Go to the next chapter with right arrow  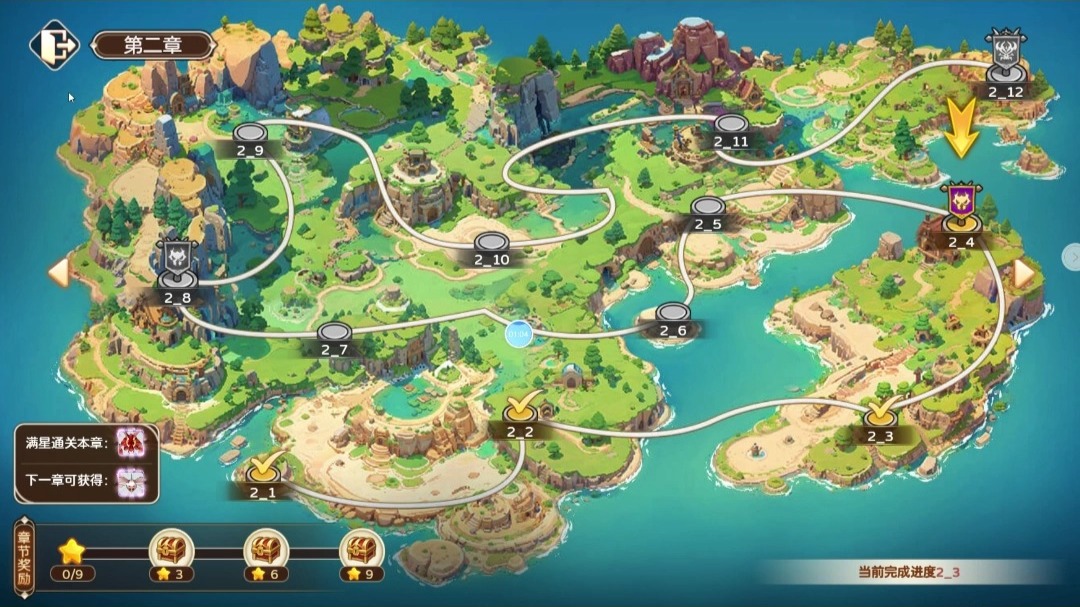tap(1023, 273)
